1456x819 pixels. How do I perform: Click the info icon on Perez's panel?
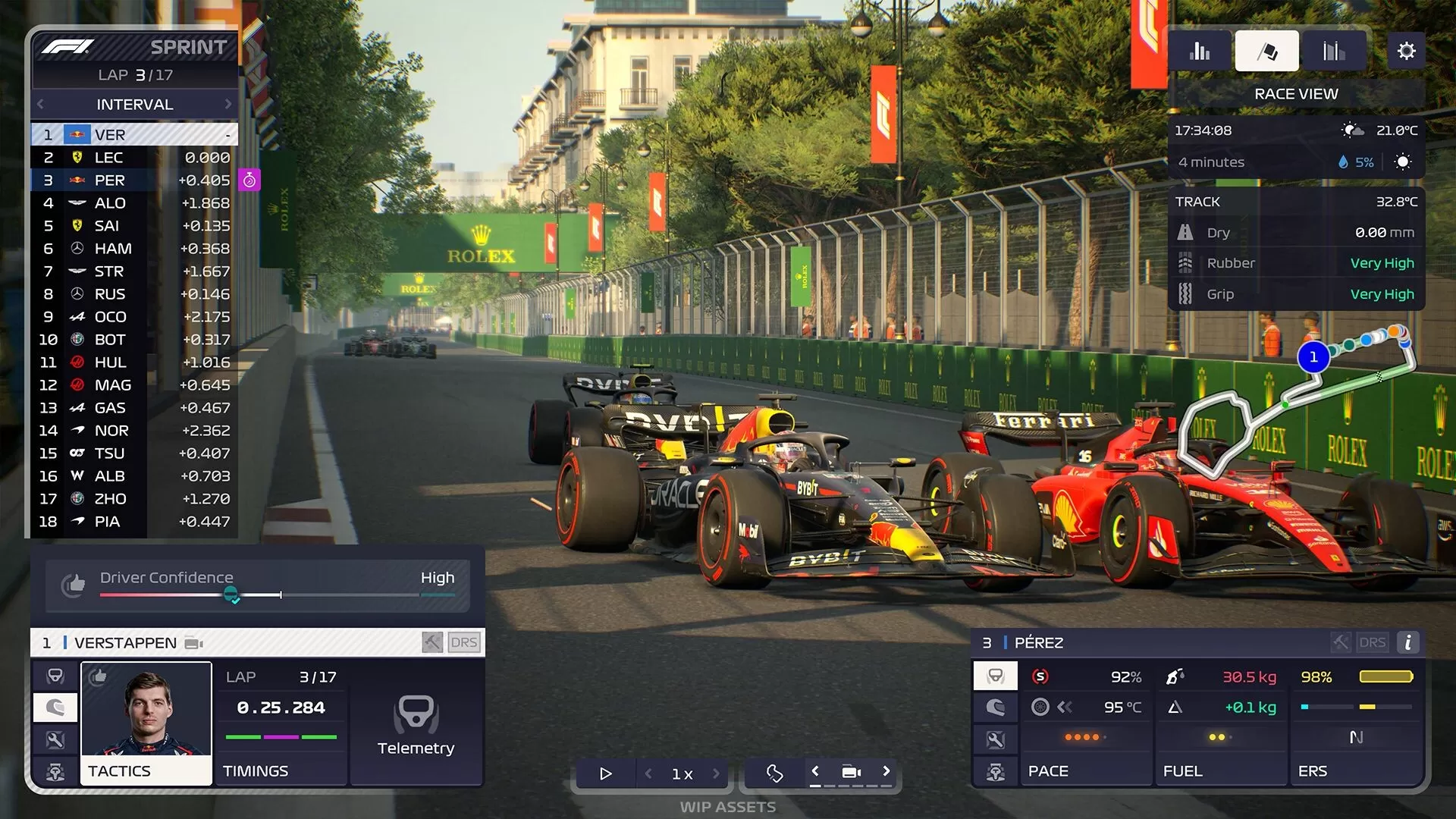(1408, 642)
